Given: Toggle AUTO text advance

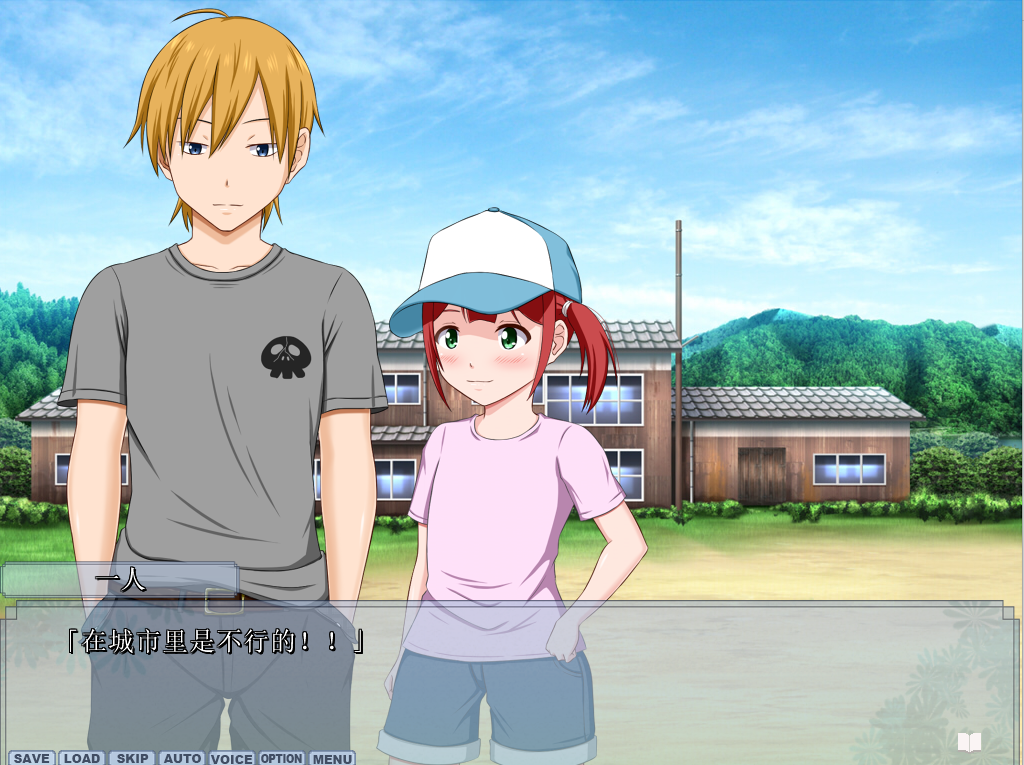Looking at the screenshot, I should tap(181, 758).
